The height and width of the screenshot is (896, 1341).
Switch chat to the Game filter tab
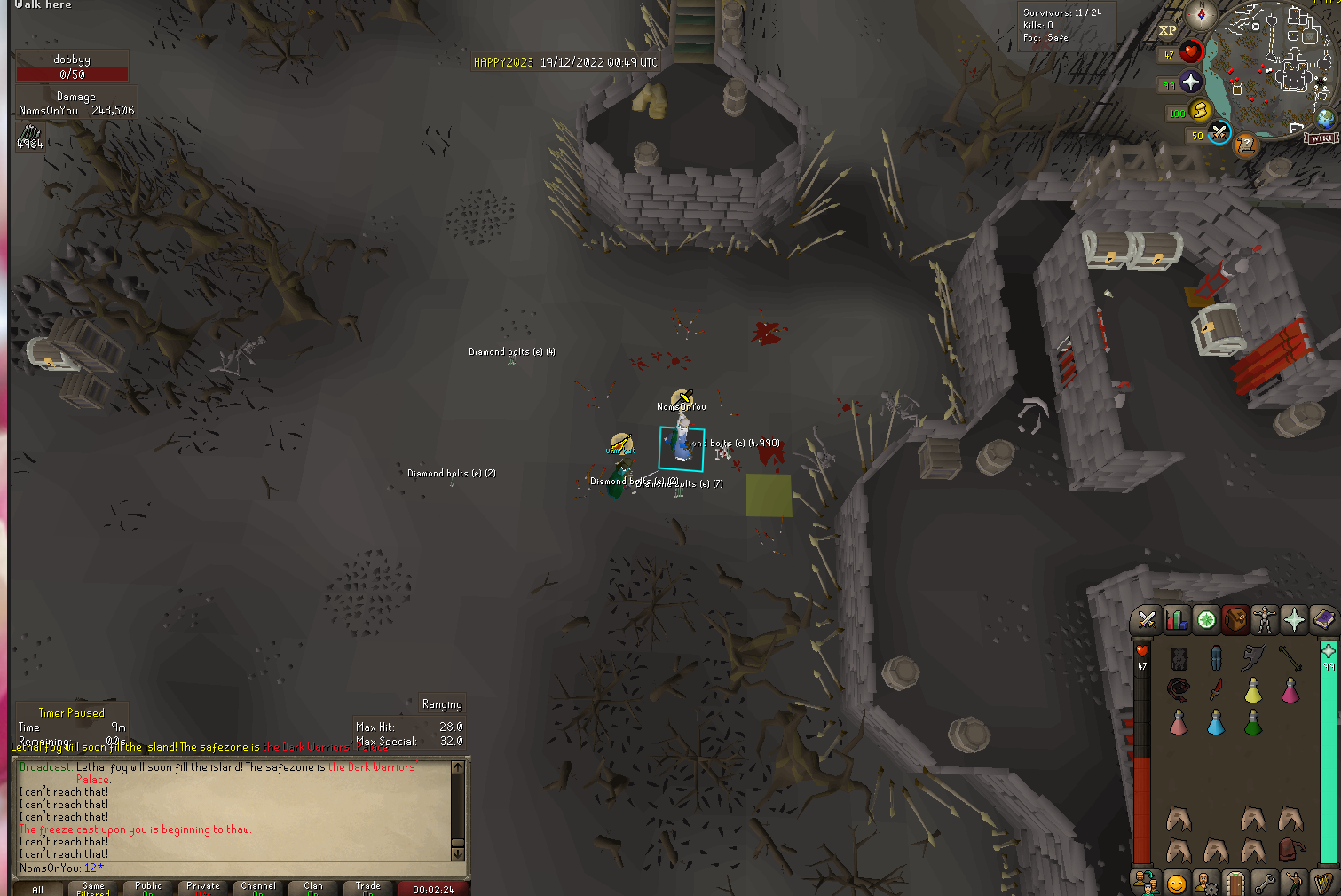[93, 887]
